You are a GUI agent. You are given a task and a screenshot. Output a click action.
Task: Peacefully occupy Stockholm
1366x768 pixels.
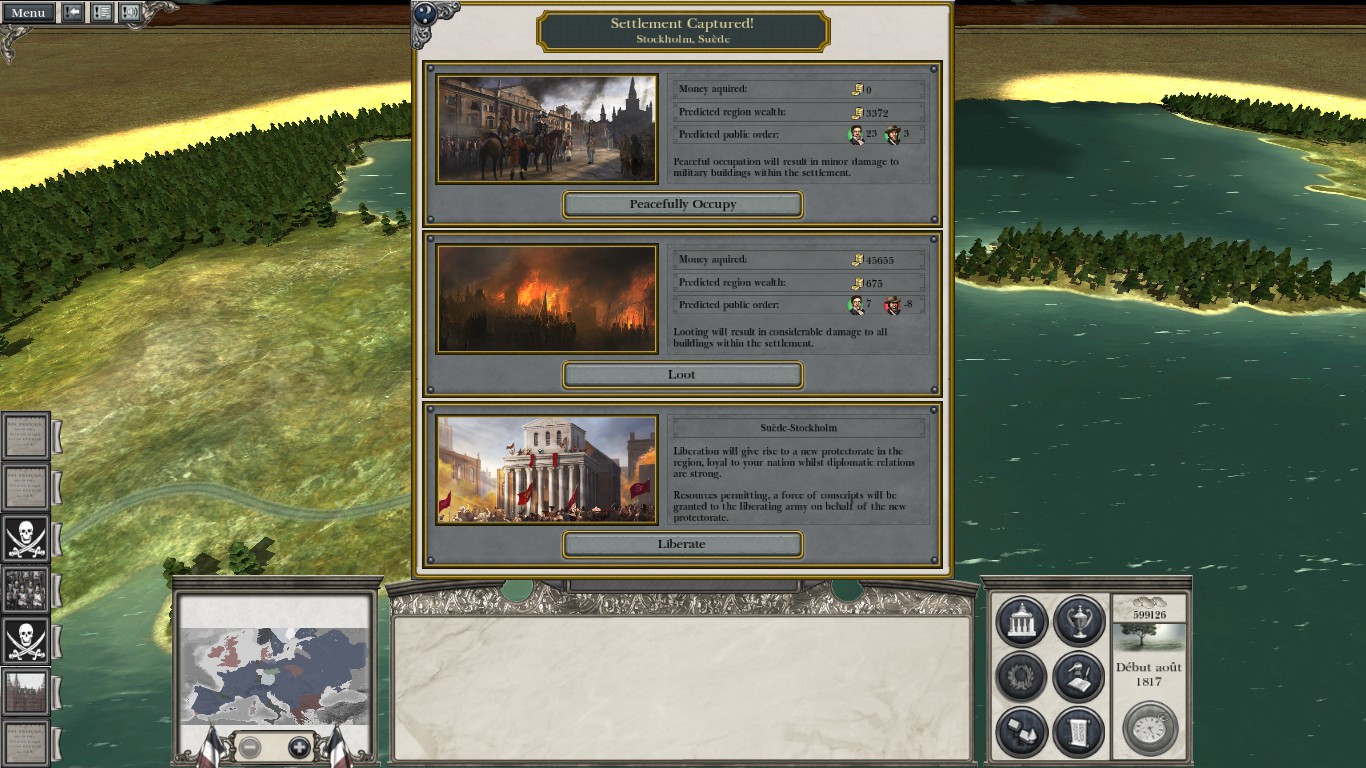[x=683, y=204]
